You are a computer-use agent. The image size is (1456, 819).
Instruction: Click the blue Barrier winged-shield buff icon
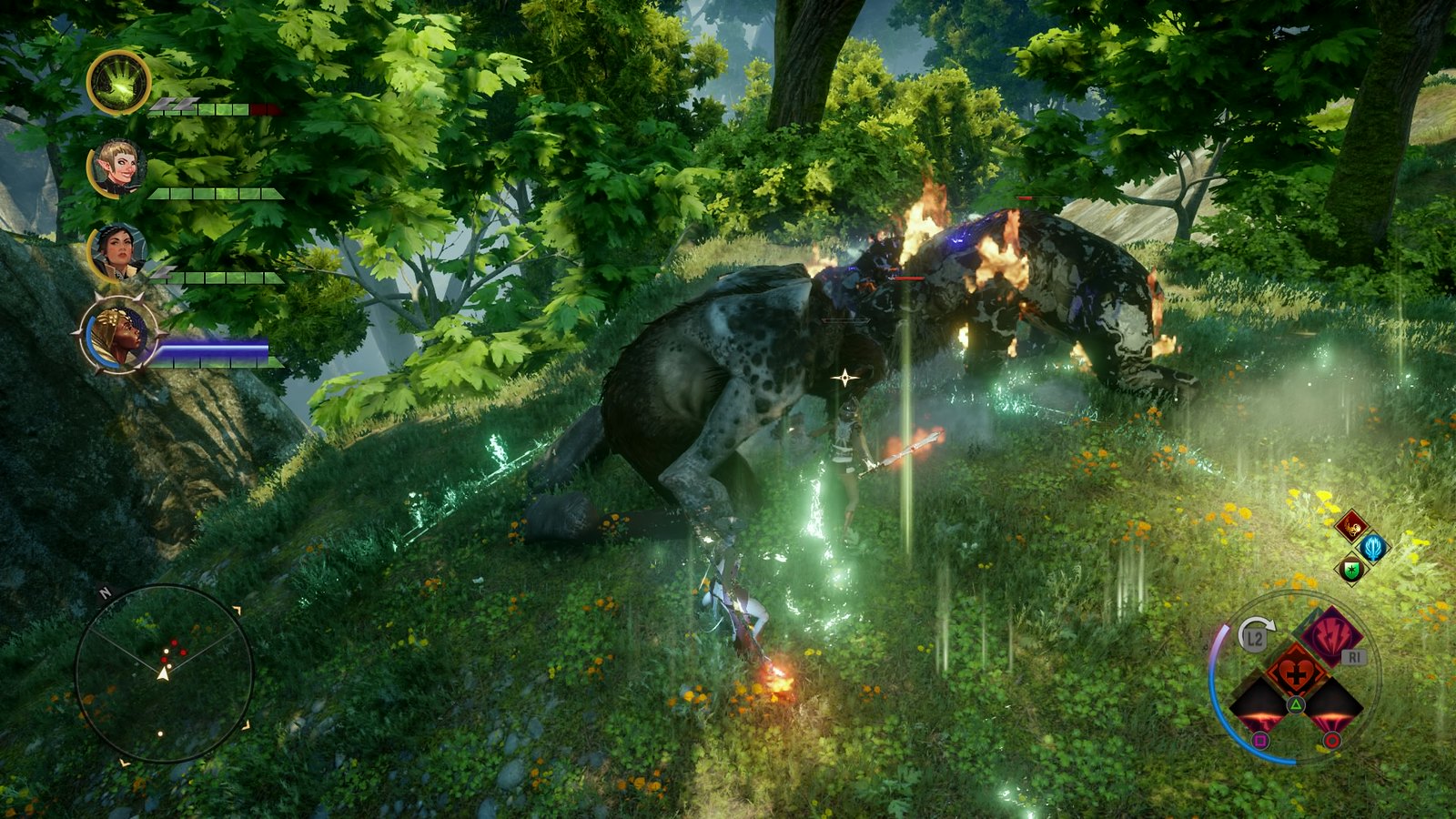tap(1372, 549)
